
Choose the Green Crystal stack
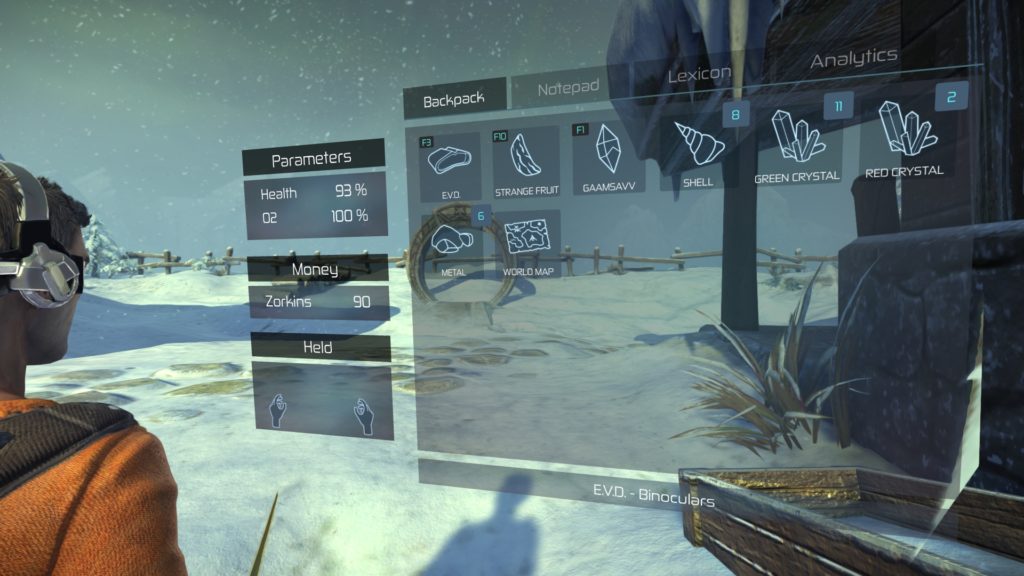(x=797, y=143)
